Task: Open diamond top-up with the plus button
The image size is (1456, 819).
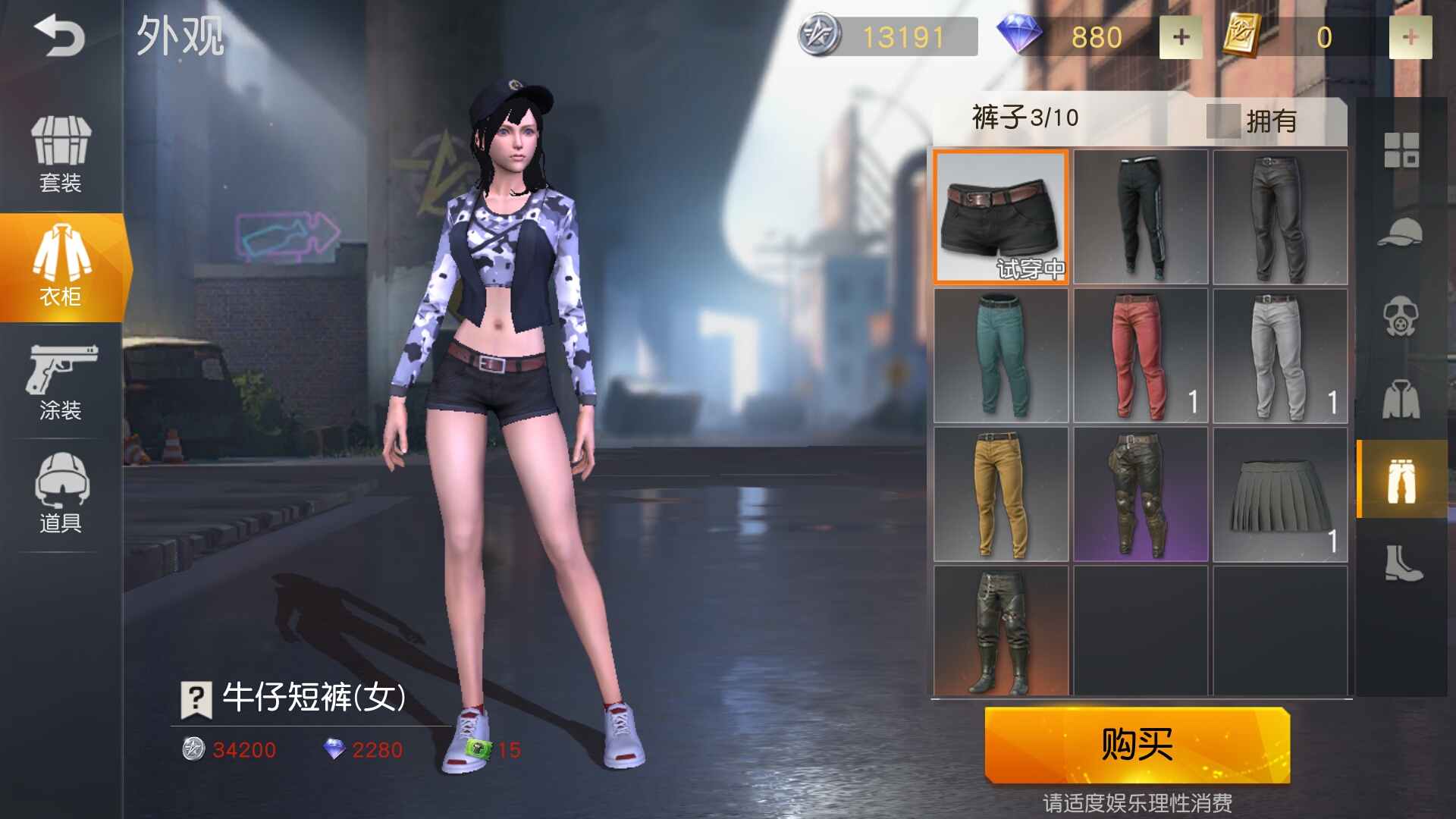Action: 1181,36
